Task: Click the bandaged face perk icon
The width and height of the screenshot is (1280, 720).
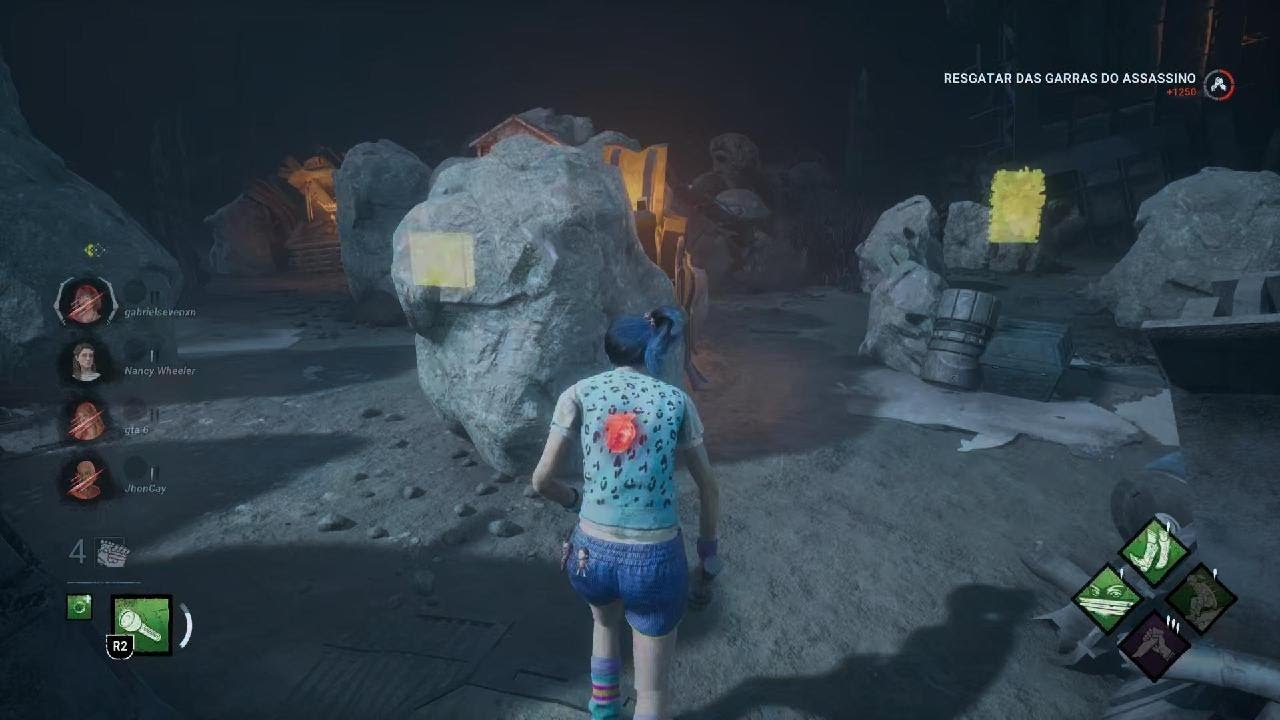Action: click(1108, 598)
